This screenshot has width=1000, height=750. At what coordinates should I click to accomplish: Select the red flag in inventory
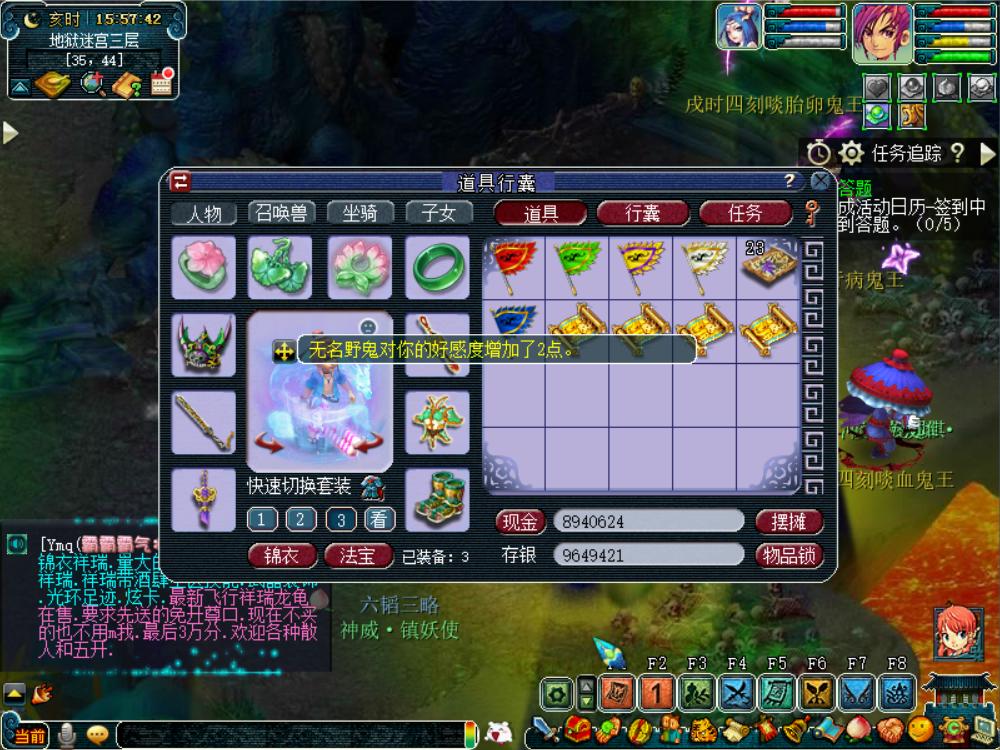click(514, 265)
